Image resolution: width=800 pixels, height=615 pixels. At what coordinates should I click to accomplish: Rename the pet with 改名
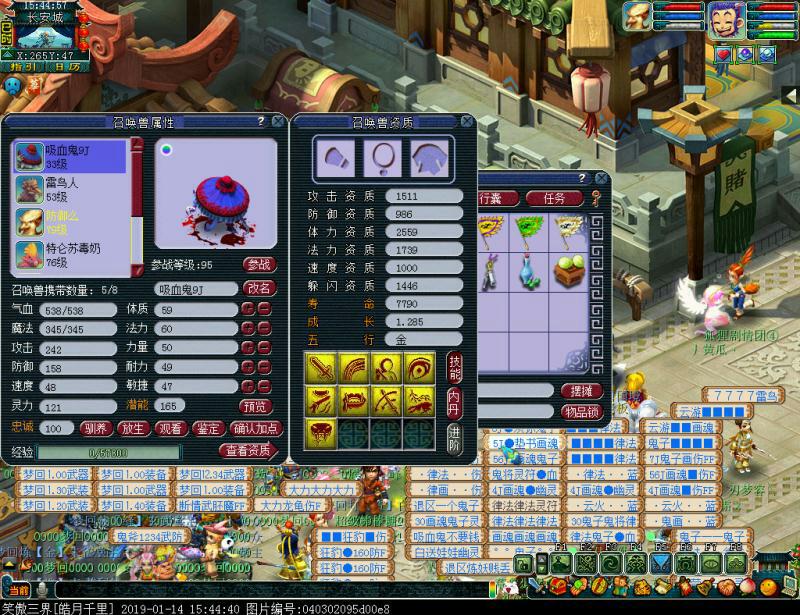260,288
